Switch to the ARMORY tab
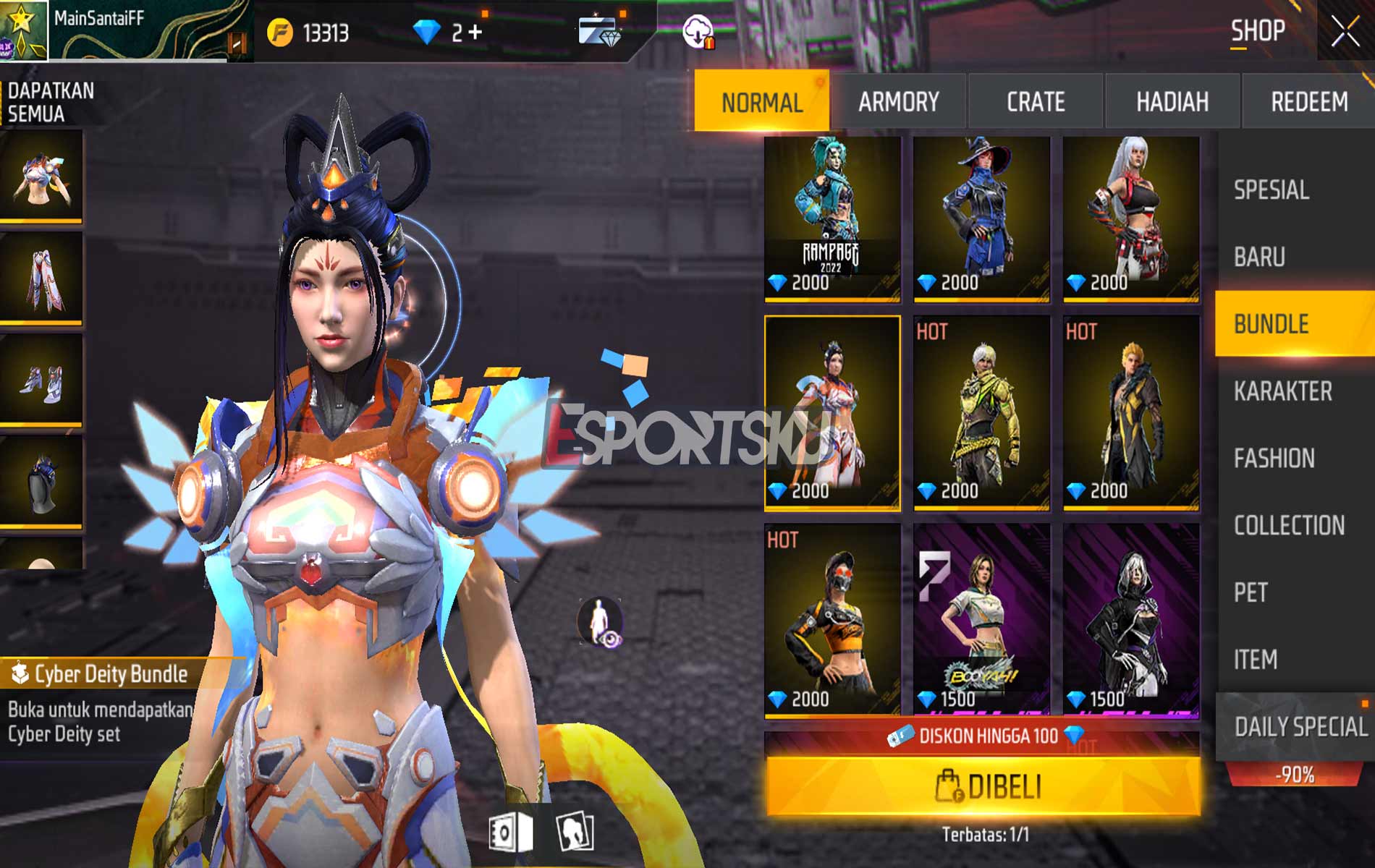This screenshot has height=868, width=1375. 900,102
